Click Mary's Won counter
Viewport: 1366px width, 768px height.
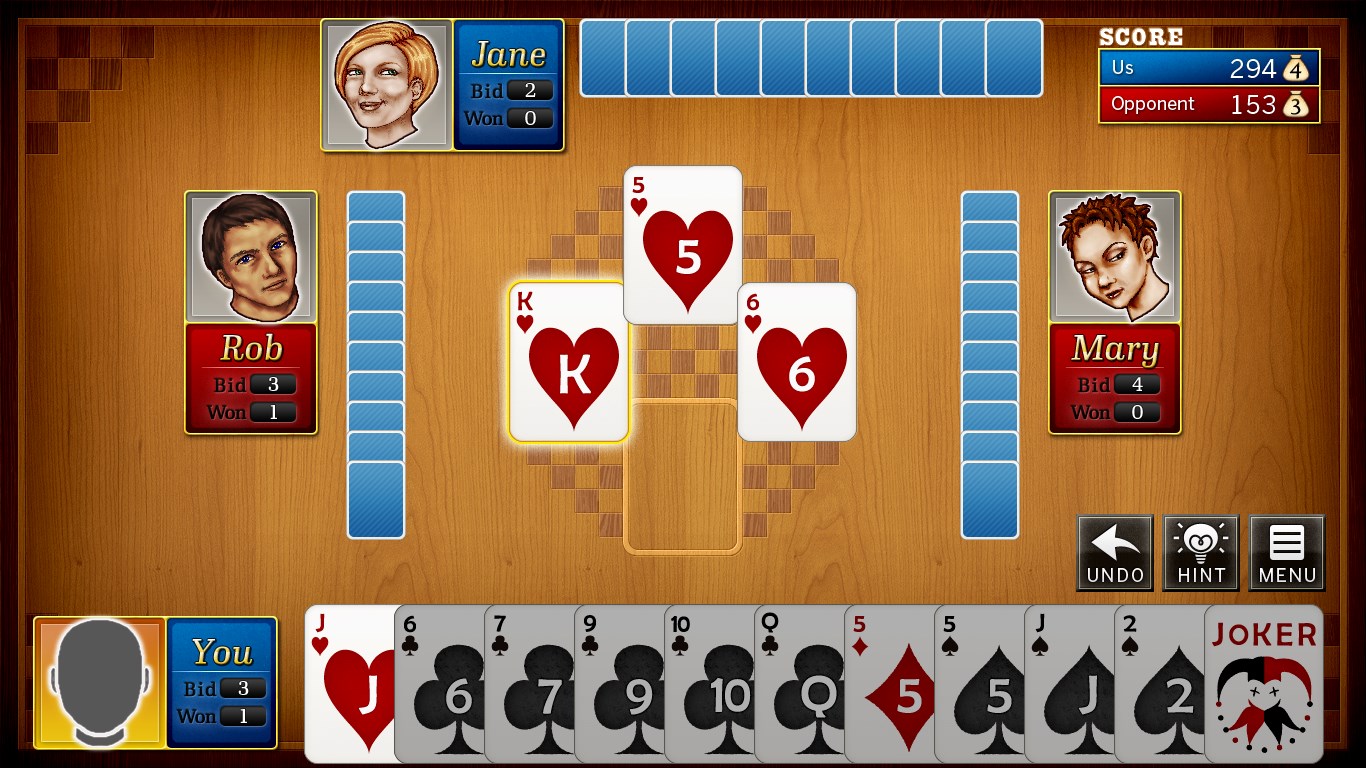(x=1139, y=412)
